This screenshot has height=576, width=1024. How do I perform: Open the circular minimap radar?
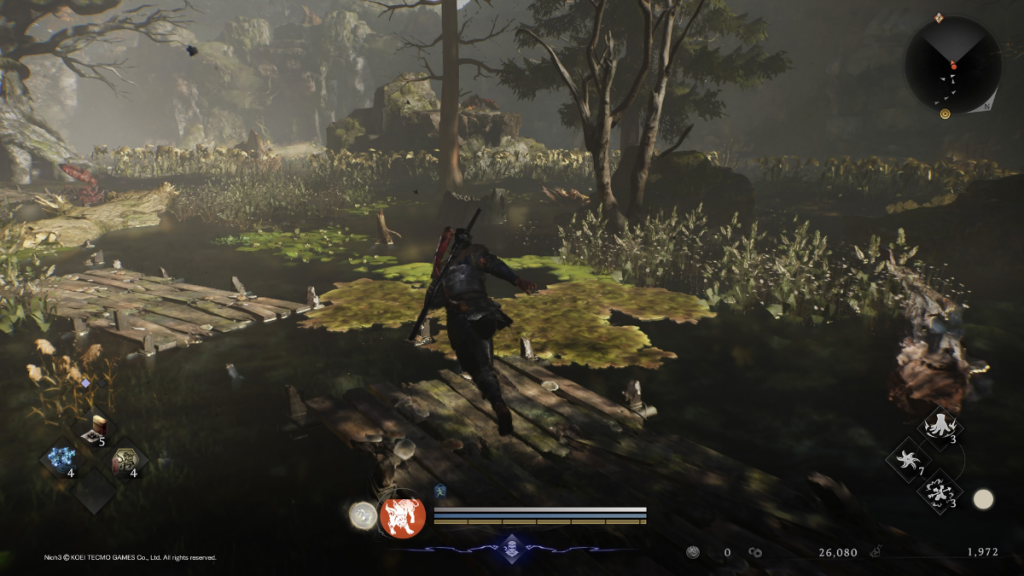[x=953, y=65]
